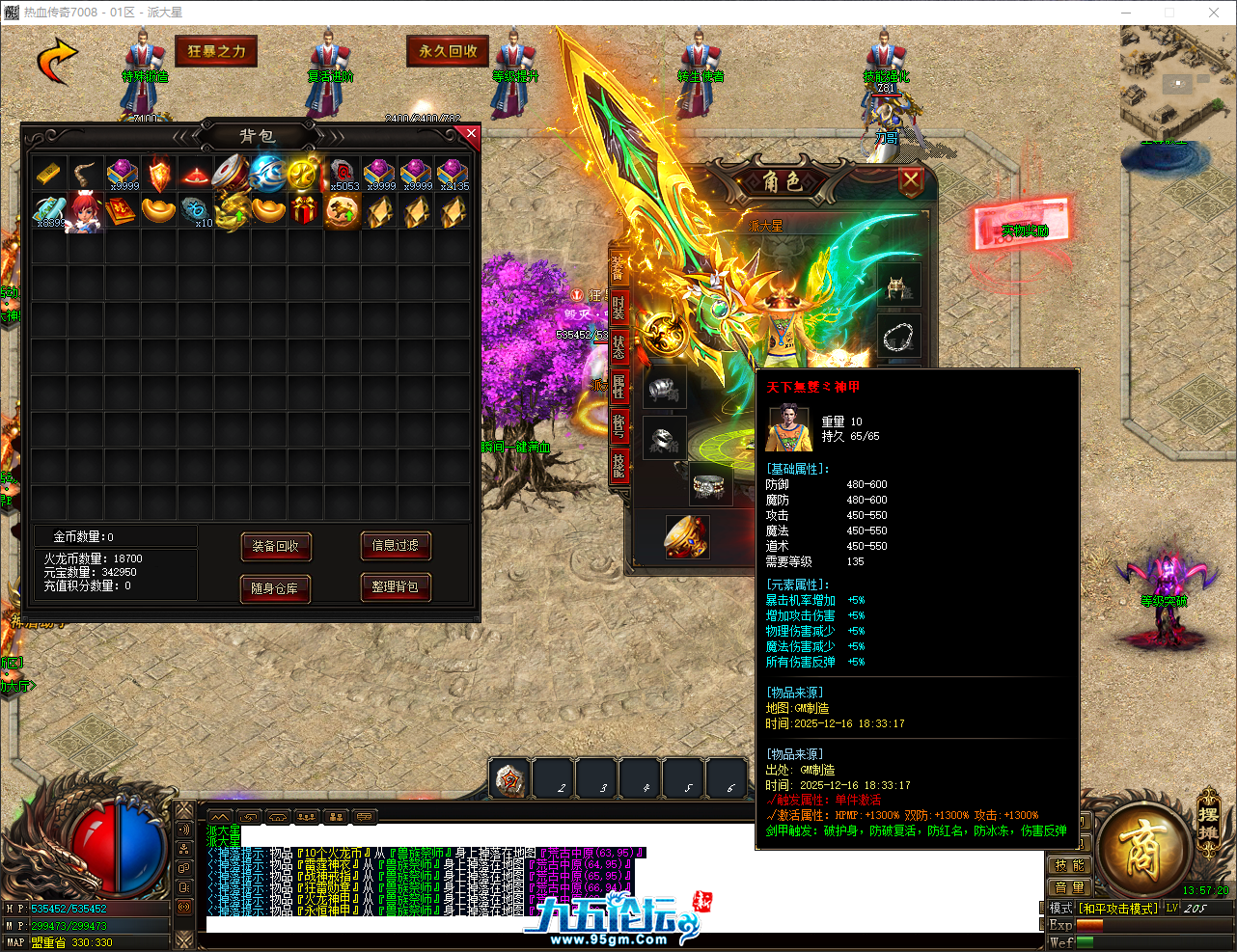Image resolution: width=1237 pixels, height=952 pixels.
Task: Open the 永久回收 permanent recycle button
Action: 448,51
